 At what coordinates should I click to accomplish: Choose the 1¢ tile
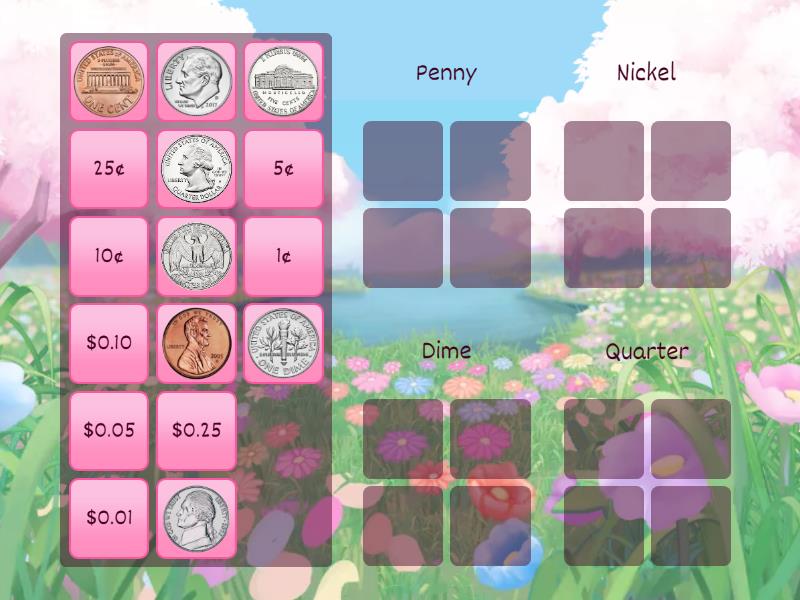pos(283,256)
